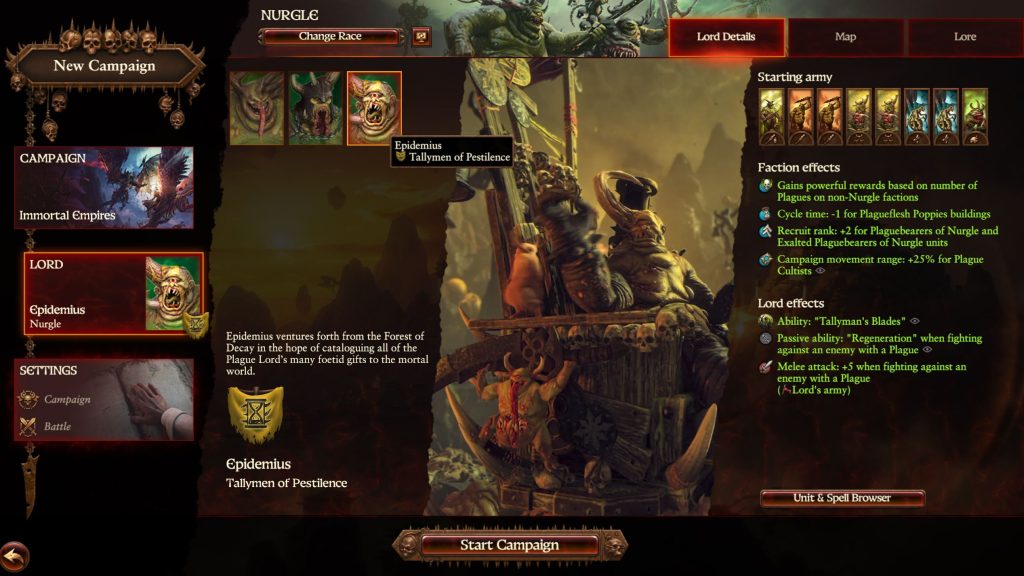Switch to the Map tab
1024x576 pixels.
(845, 37)
